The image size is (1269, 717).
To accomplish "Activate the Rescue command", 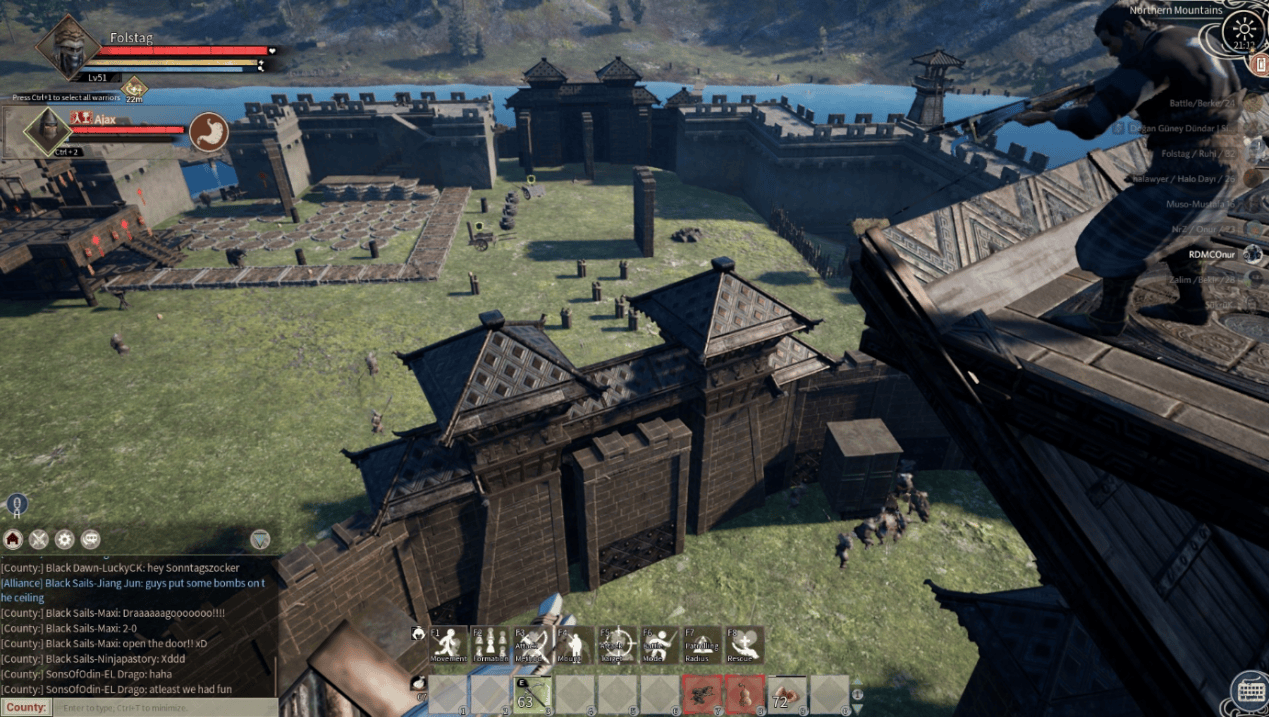I will (744, 644).
